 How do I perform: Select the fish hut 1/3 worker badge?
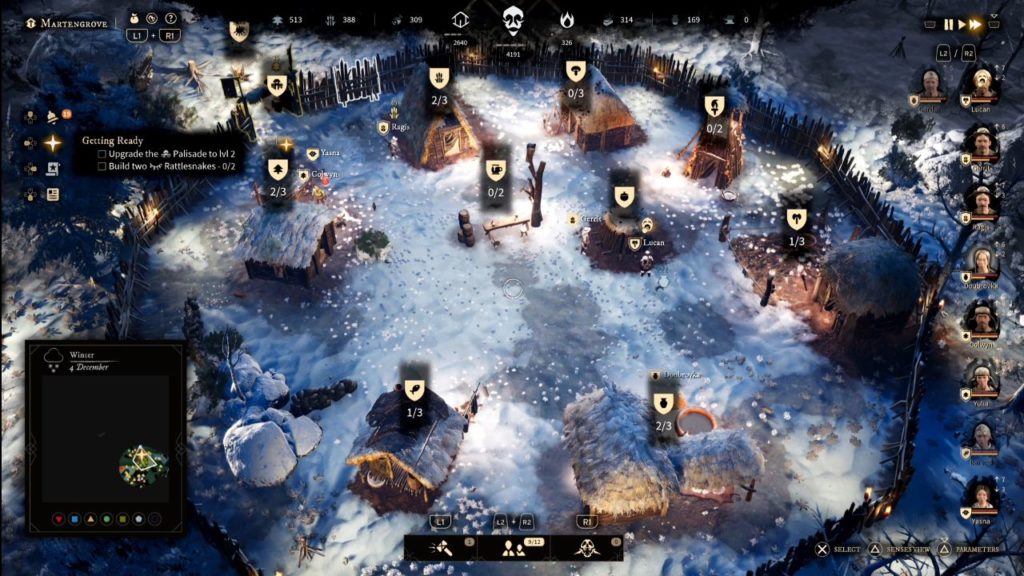[x=414, y=395]
